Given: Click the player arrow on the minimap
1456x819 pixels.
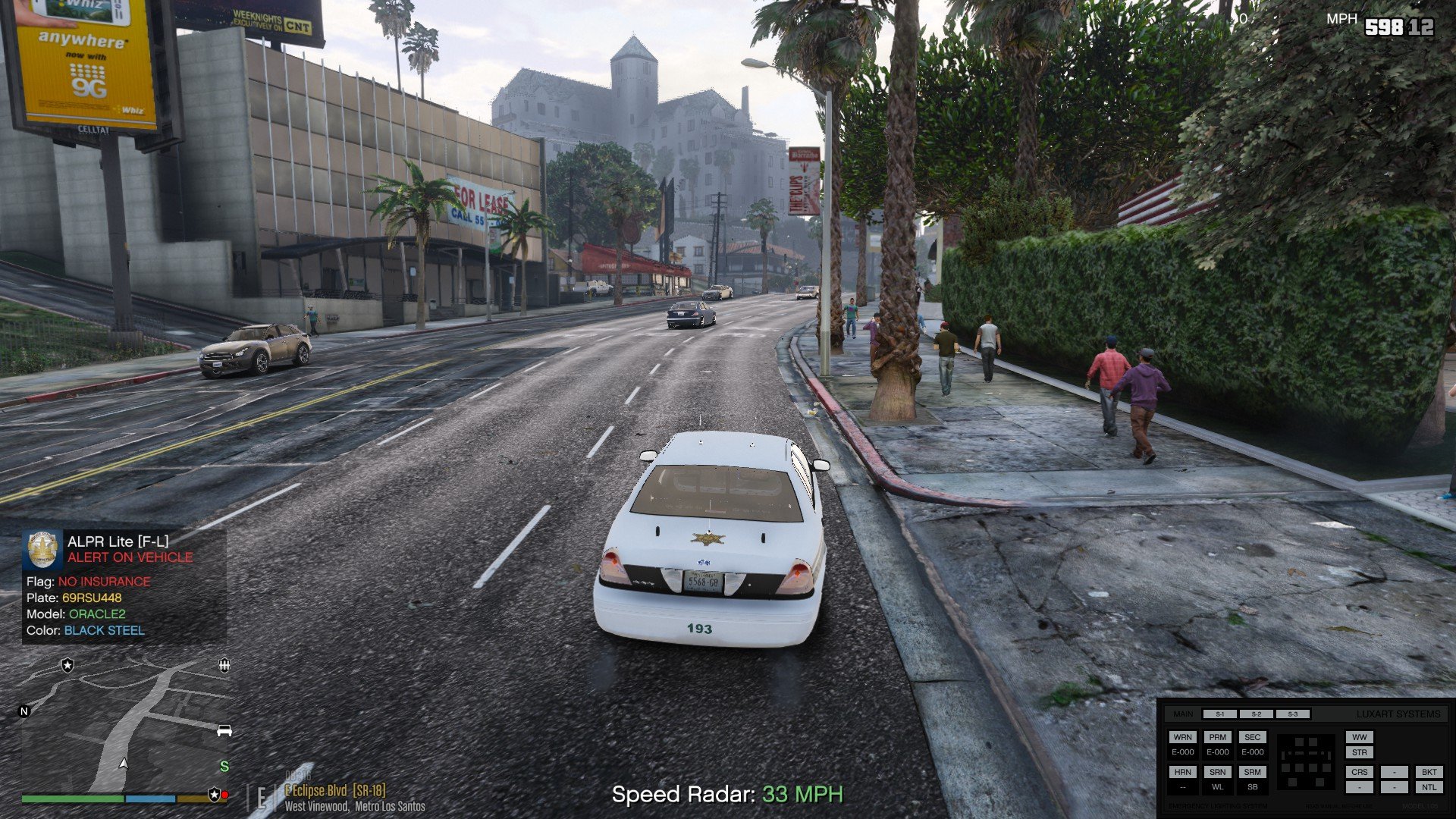Looking at the screenshot, I should tap(124, 763).
